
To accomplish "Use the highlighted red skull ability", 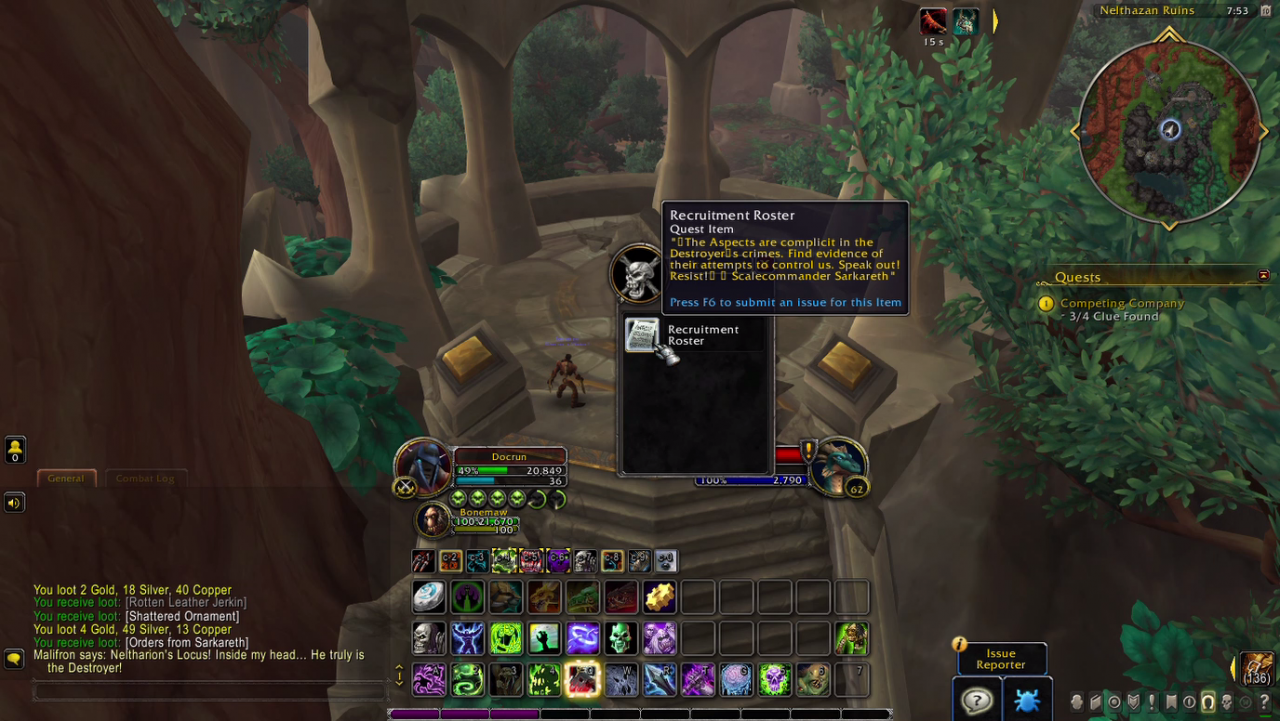I will (x=582, y=680).
